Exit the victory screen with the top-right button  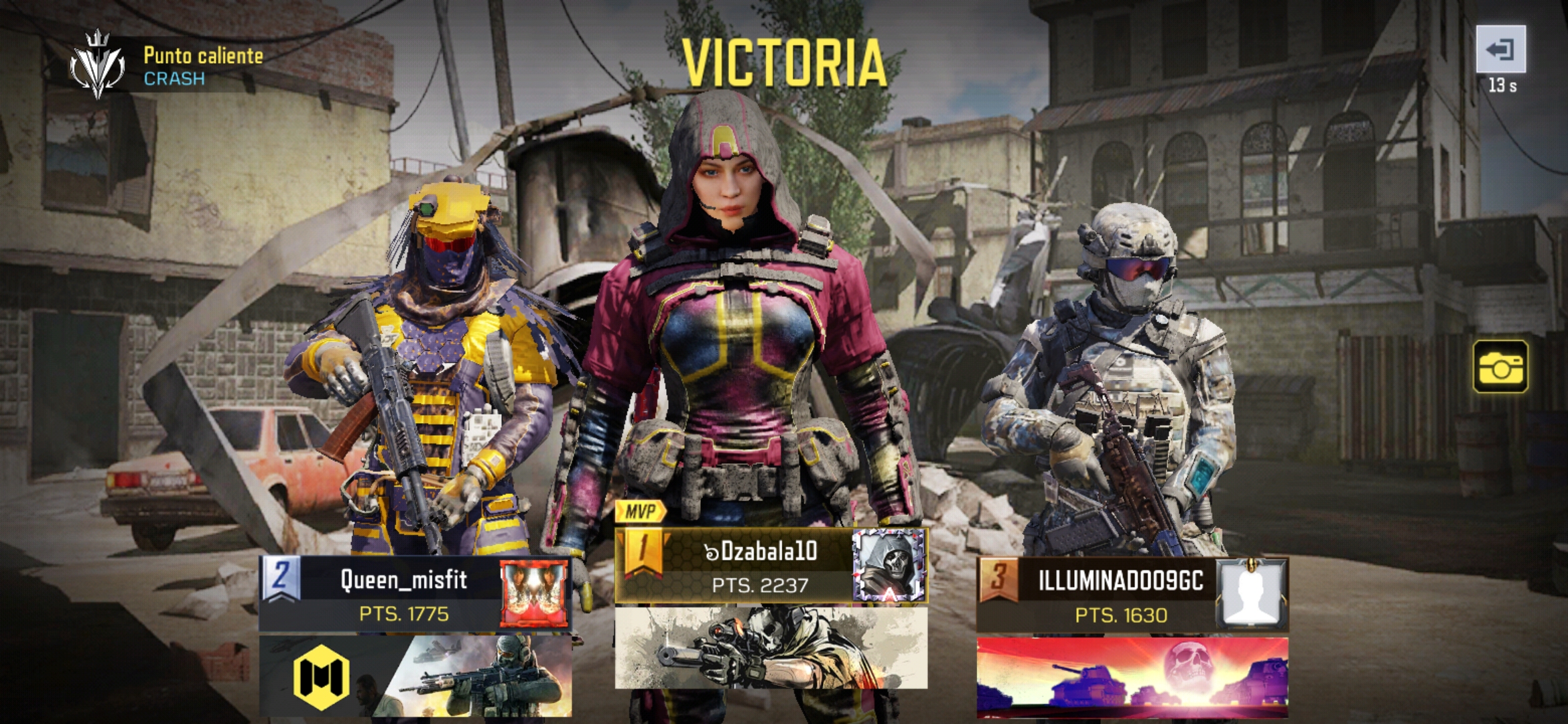click(1500, 50)
